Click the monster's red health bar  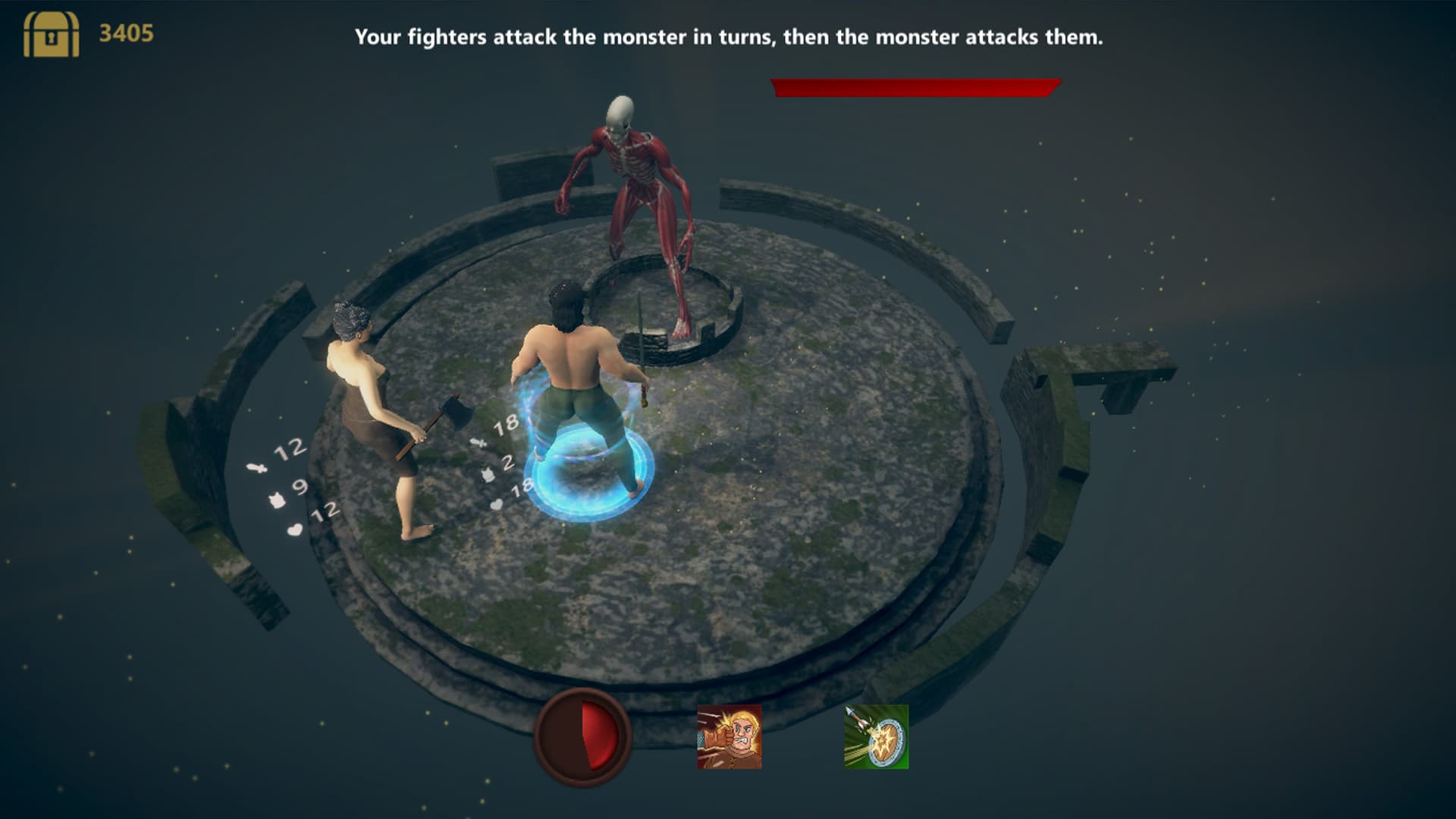tap(910, 86)
